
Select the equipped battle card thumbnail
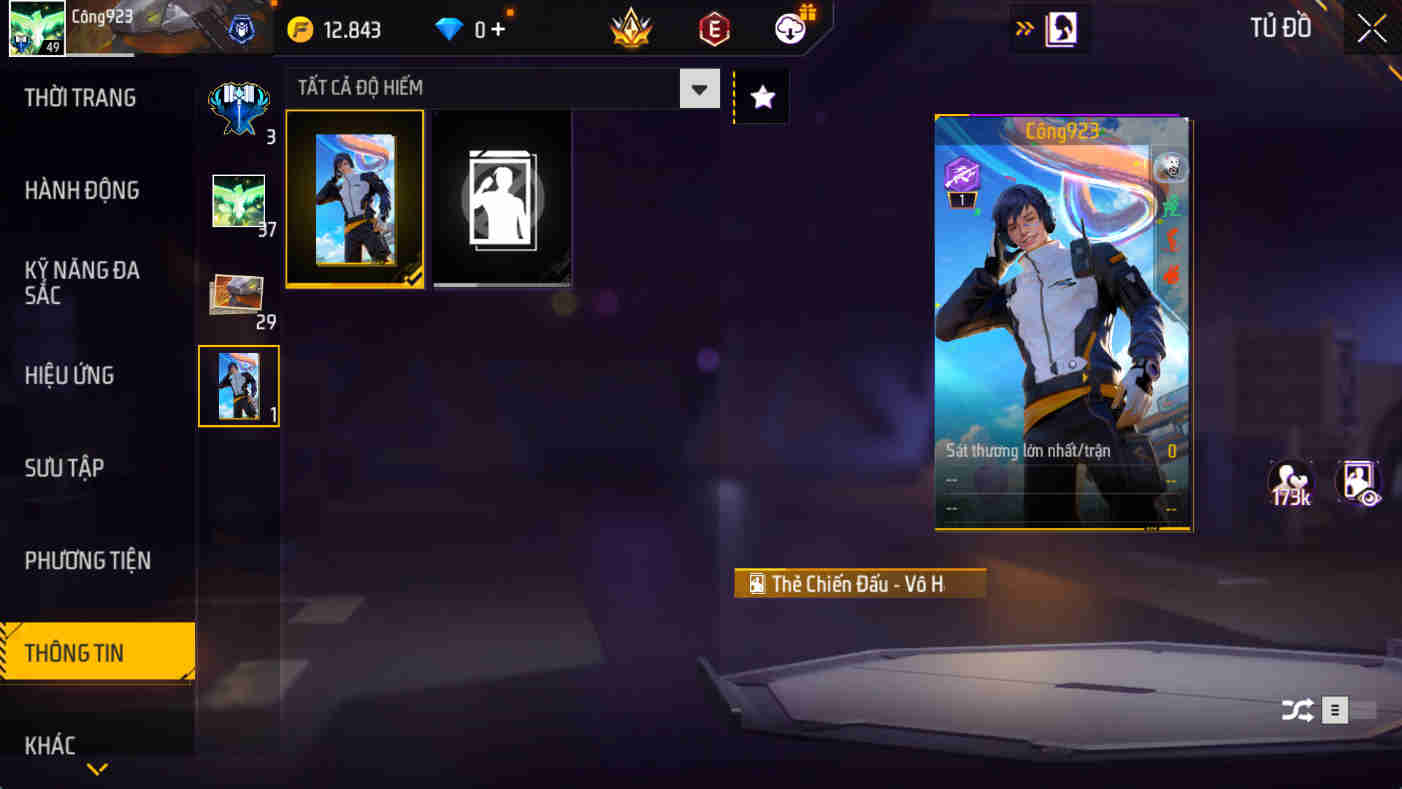tap(355, 197)
